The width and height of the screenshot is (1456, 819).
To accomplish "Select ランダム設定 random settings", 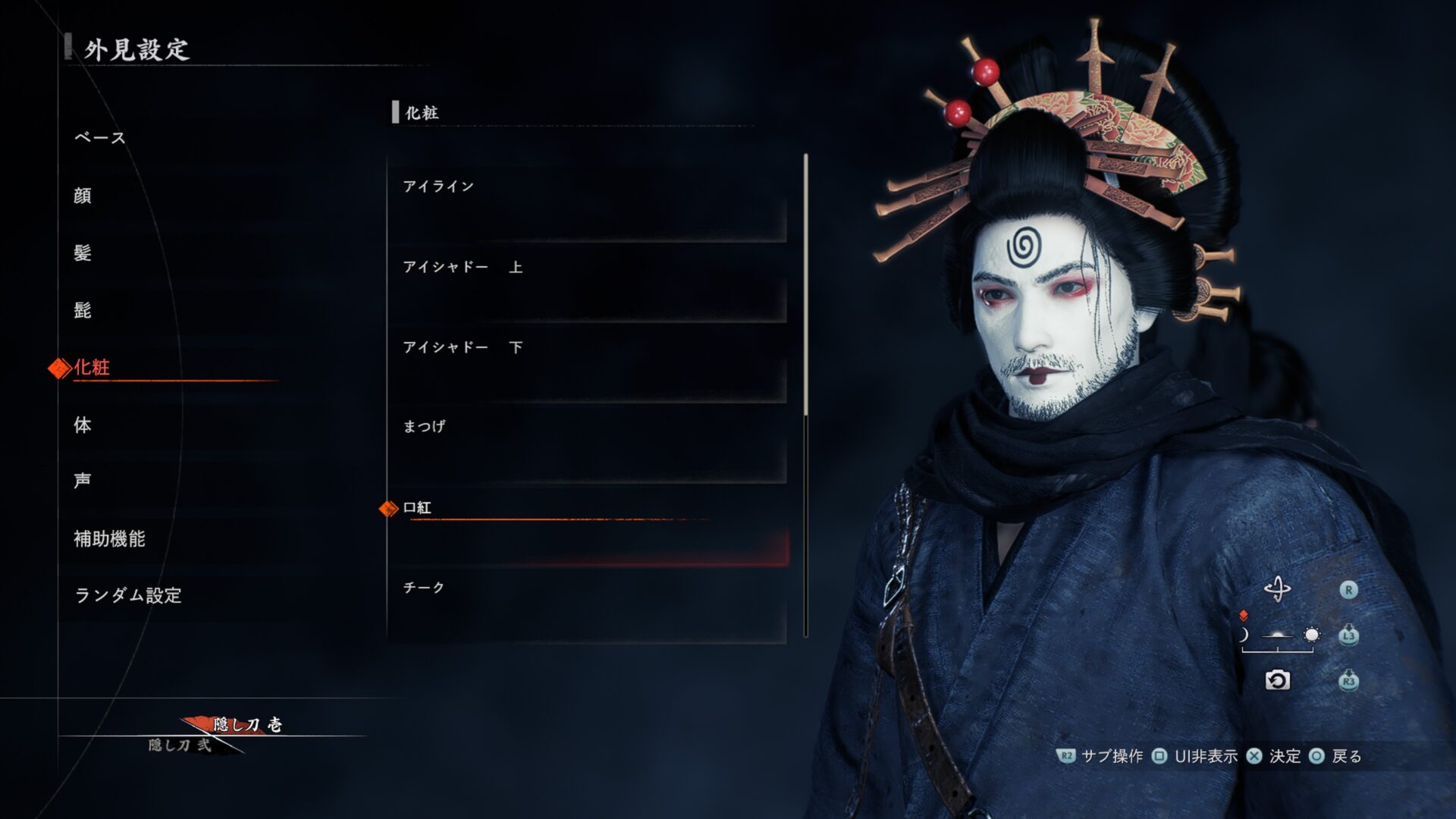I will (128, 595).
